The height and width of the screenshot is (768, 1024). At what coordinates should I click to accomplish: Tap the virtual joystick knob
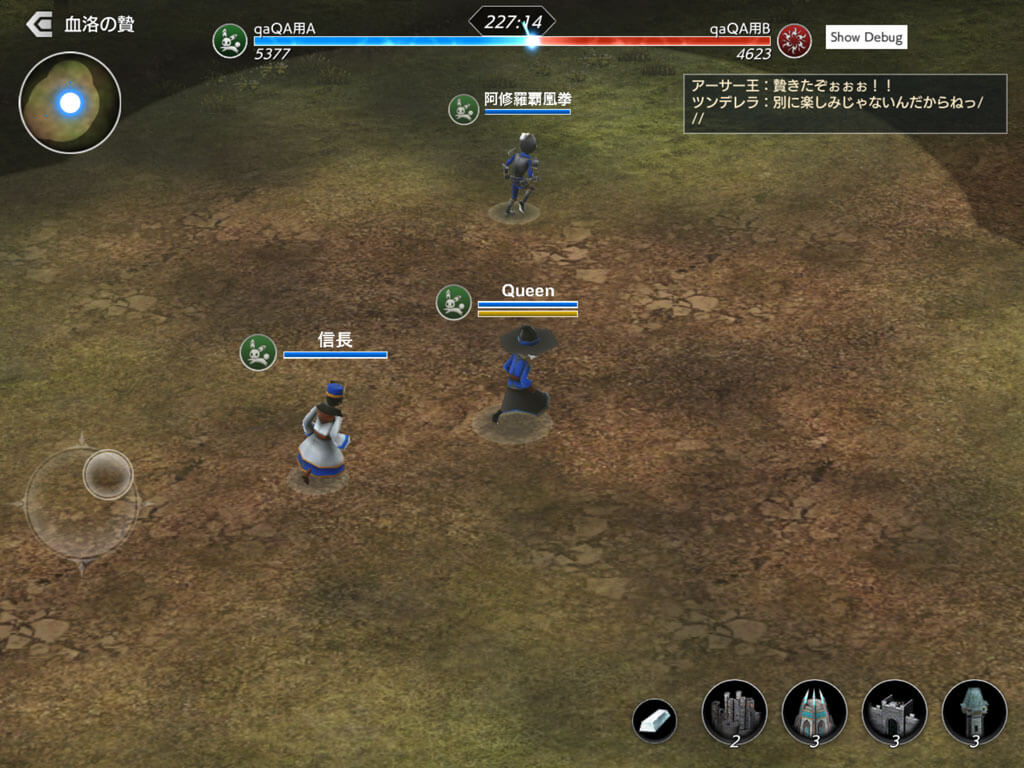108,474
